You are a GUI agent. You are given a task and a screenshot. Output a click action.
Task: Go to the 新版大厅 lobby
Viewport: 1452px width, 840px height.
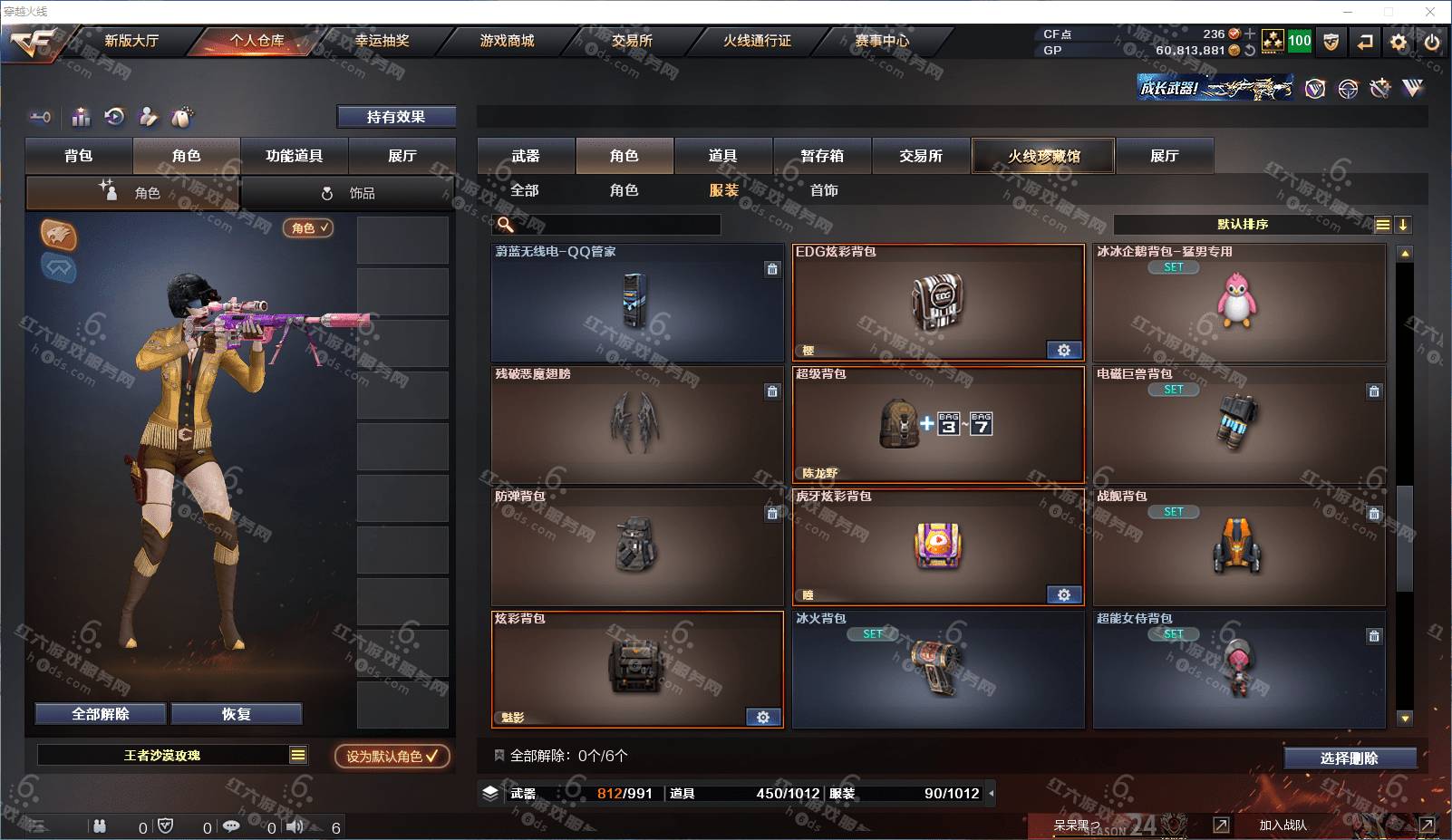coord(131,41)
